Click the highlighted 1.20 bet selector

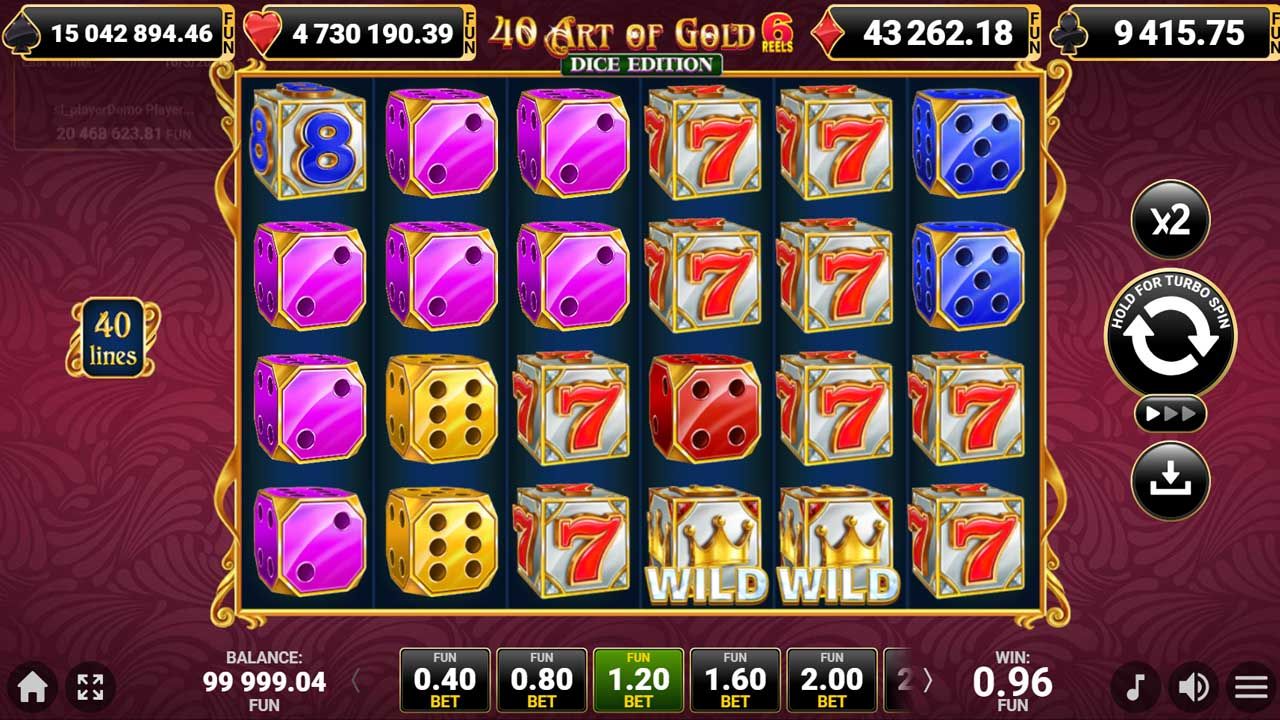pyautogui.click(x=638, y=680)
